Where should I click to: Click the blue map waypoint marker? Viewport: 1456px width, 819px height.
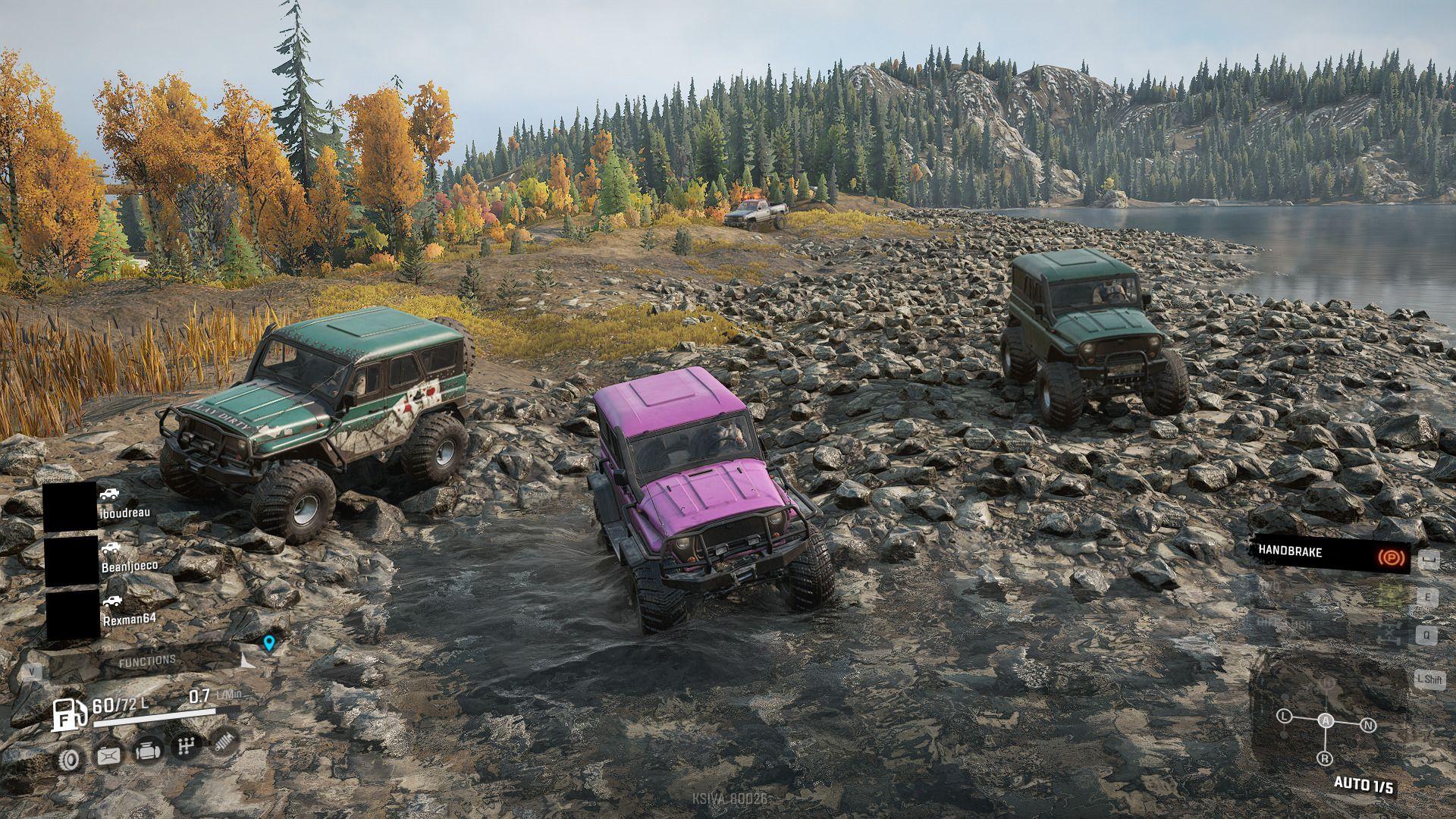point(268,644)
